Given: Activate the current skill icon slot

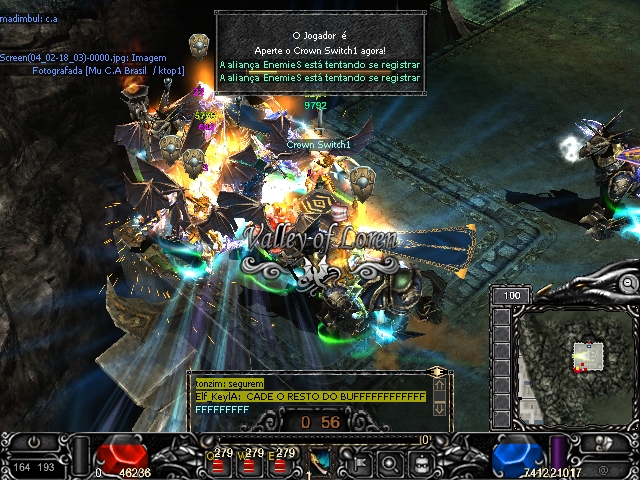Looking at the screenshot, I should tap(322, 462).
